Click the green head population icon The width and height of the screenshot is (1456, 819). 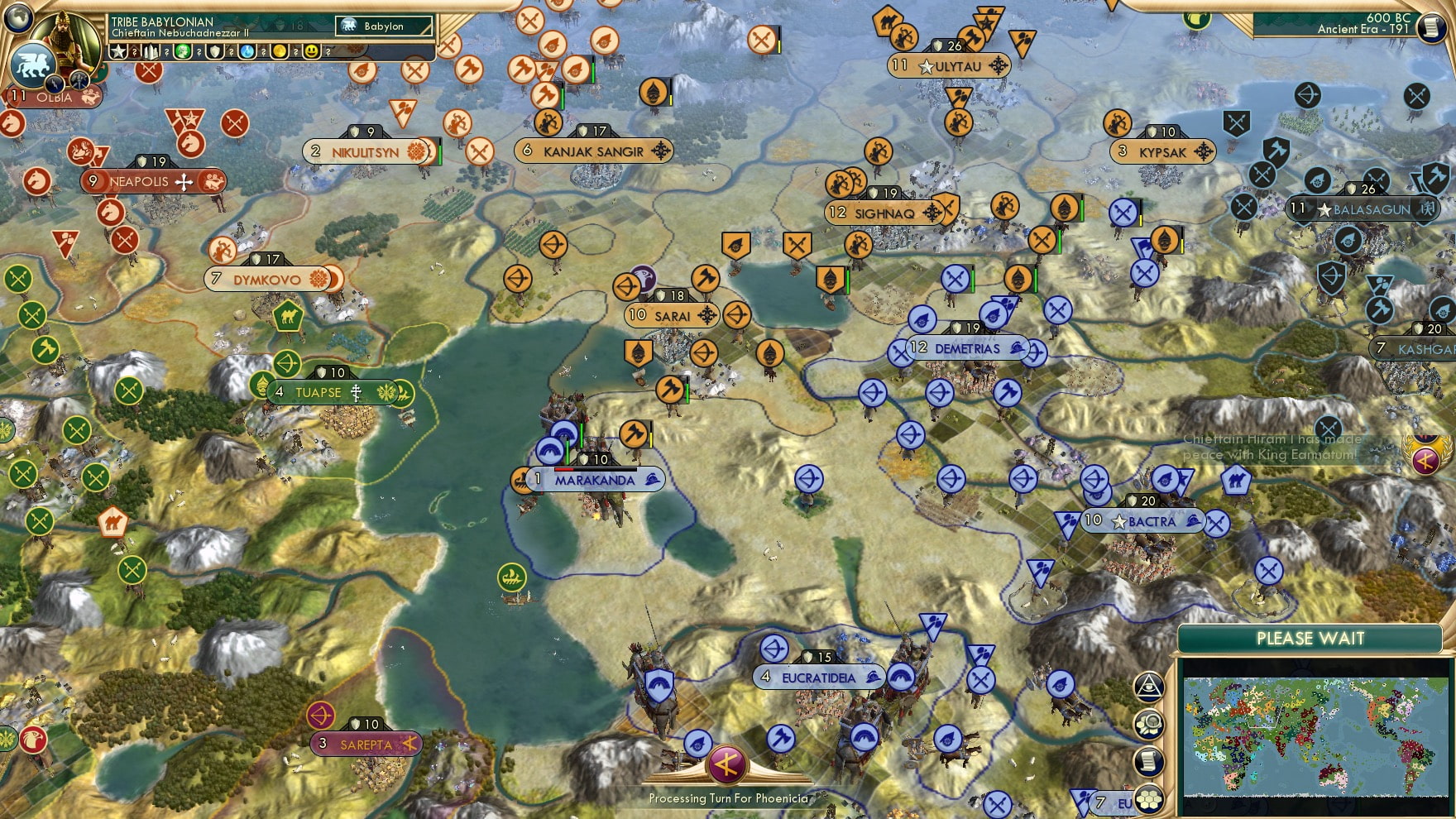click(183, 51)
